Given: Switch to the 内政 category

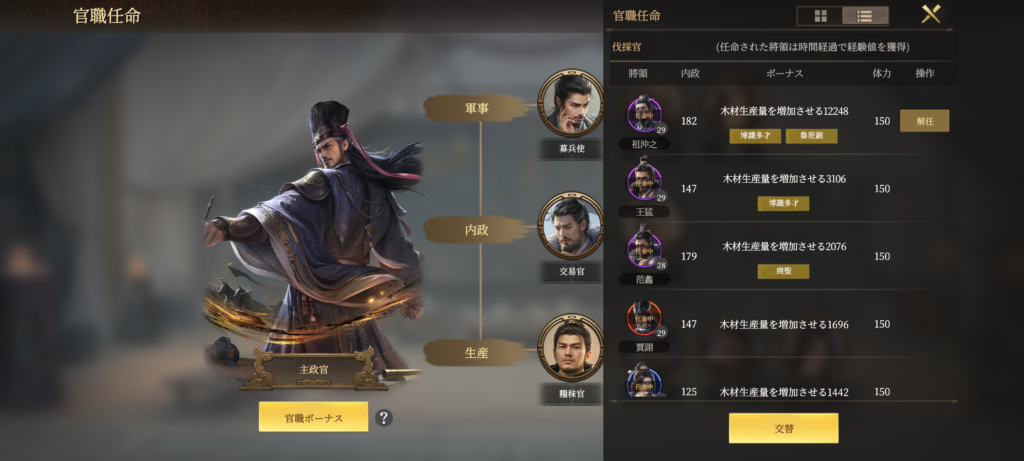Looking at the screenshot, I should (x=477, y=230).
